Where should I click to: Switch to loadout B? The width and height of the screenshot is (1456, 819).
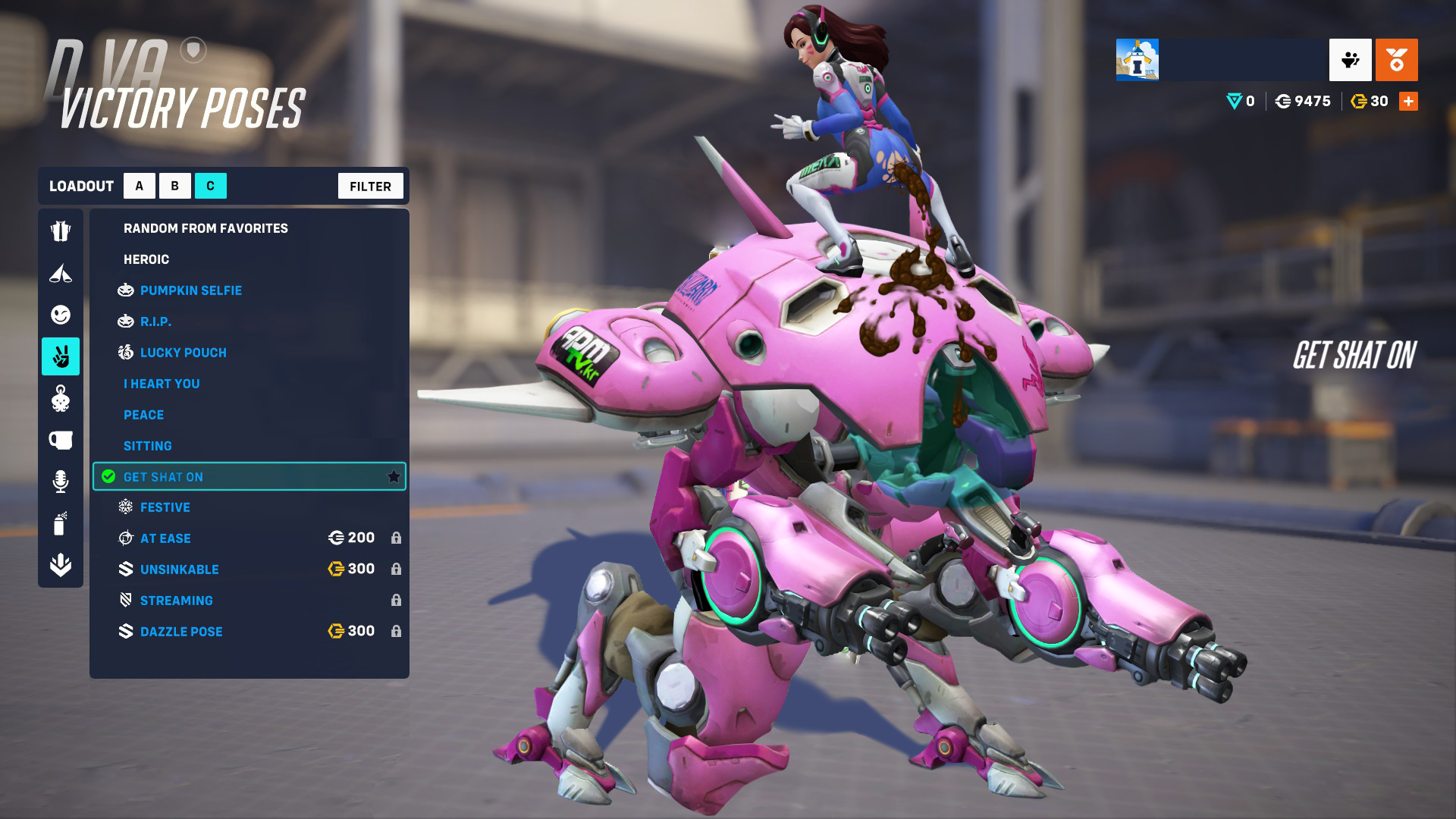pyautogui.click(x=175, y=186)
